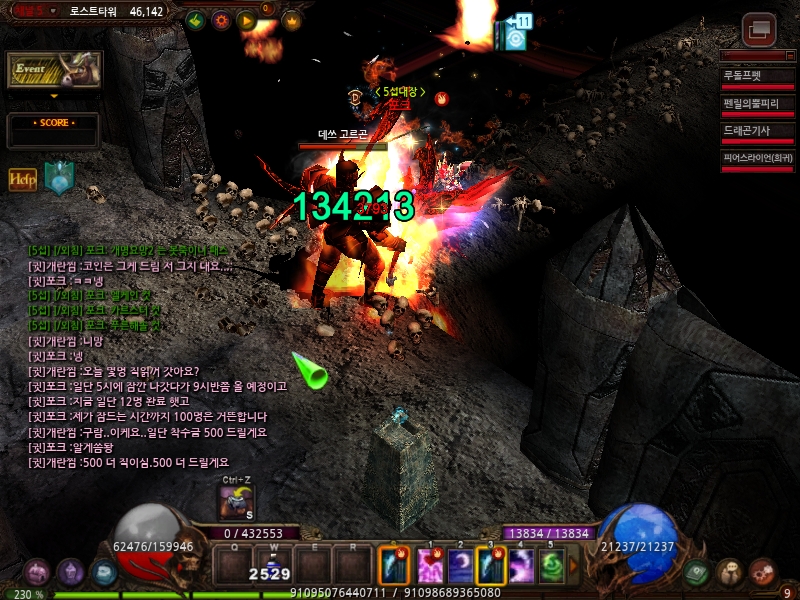Click the Help button
Image resolution: width=800 pixels, height=600 pixels.
pyautogui.click(x=23, y=179)
